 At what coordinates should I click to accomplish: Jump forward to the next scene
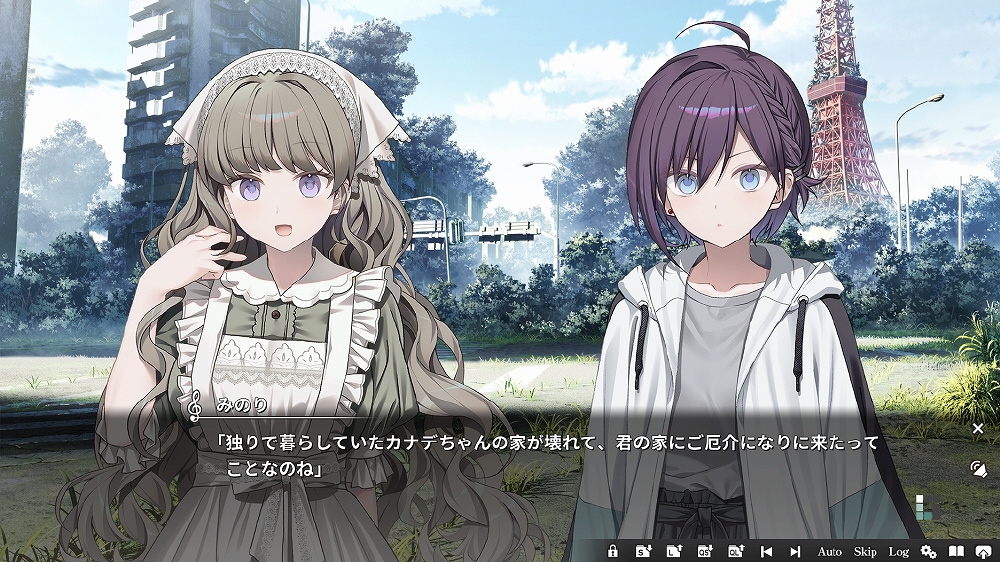click(796, 551)
